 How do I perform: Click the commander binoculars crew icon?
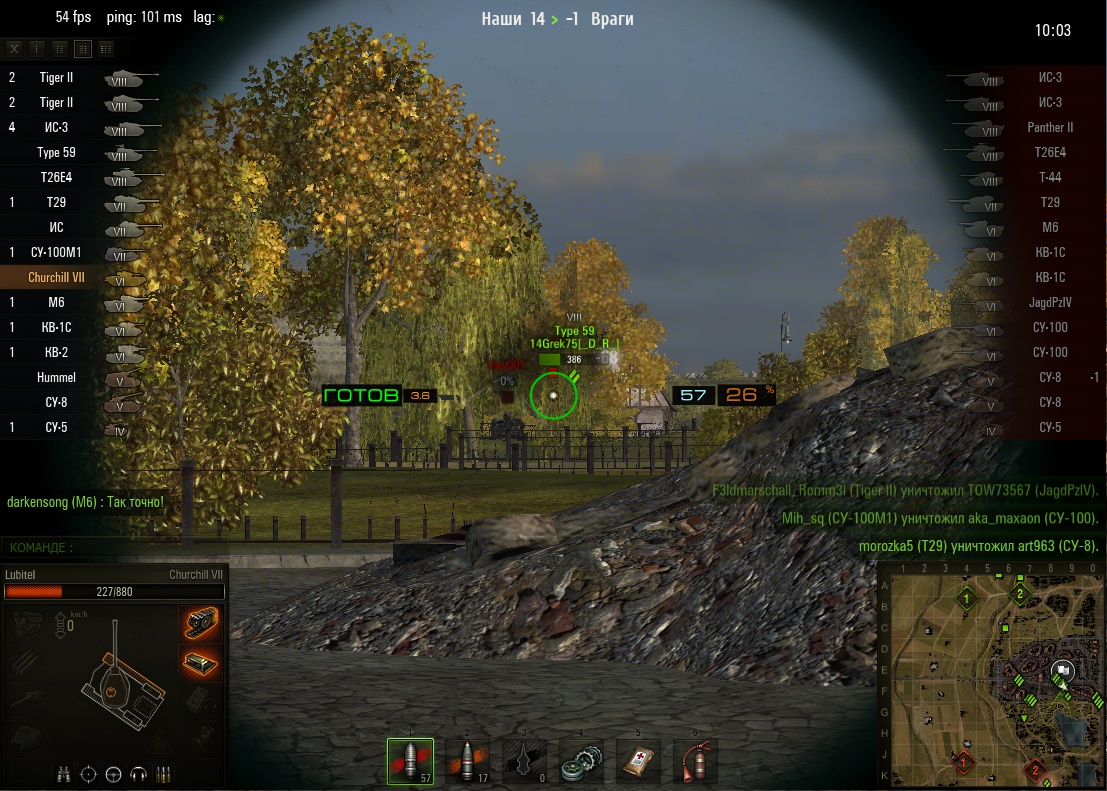[x=63, y=774]
